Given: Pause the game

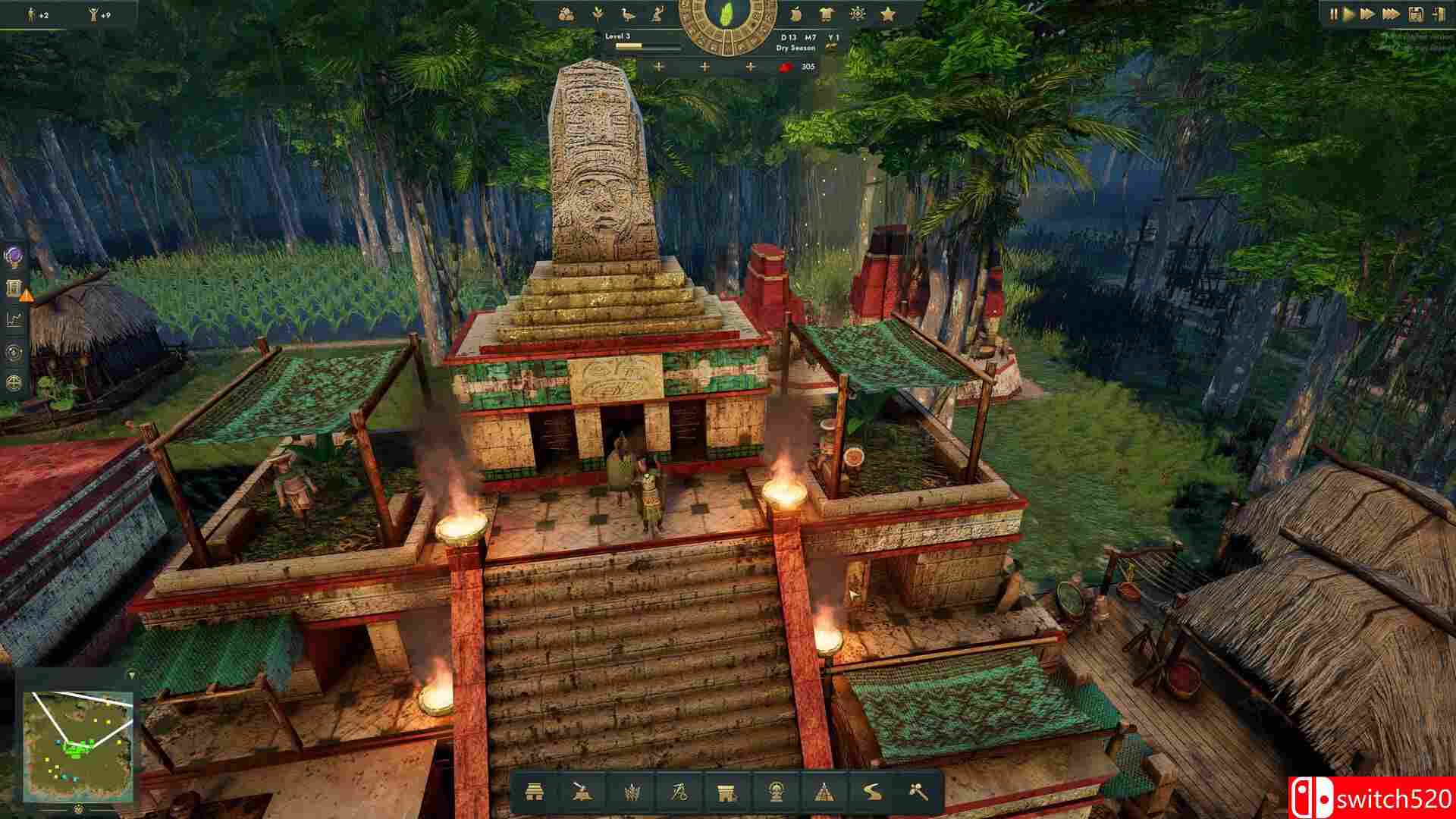Looking at the screenshot, I should point(1332,14).
